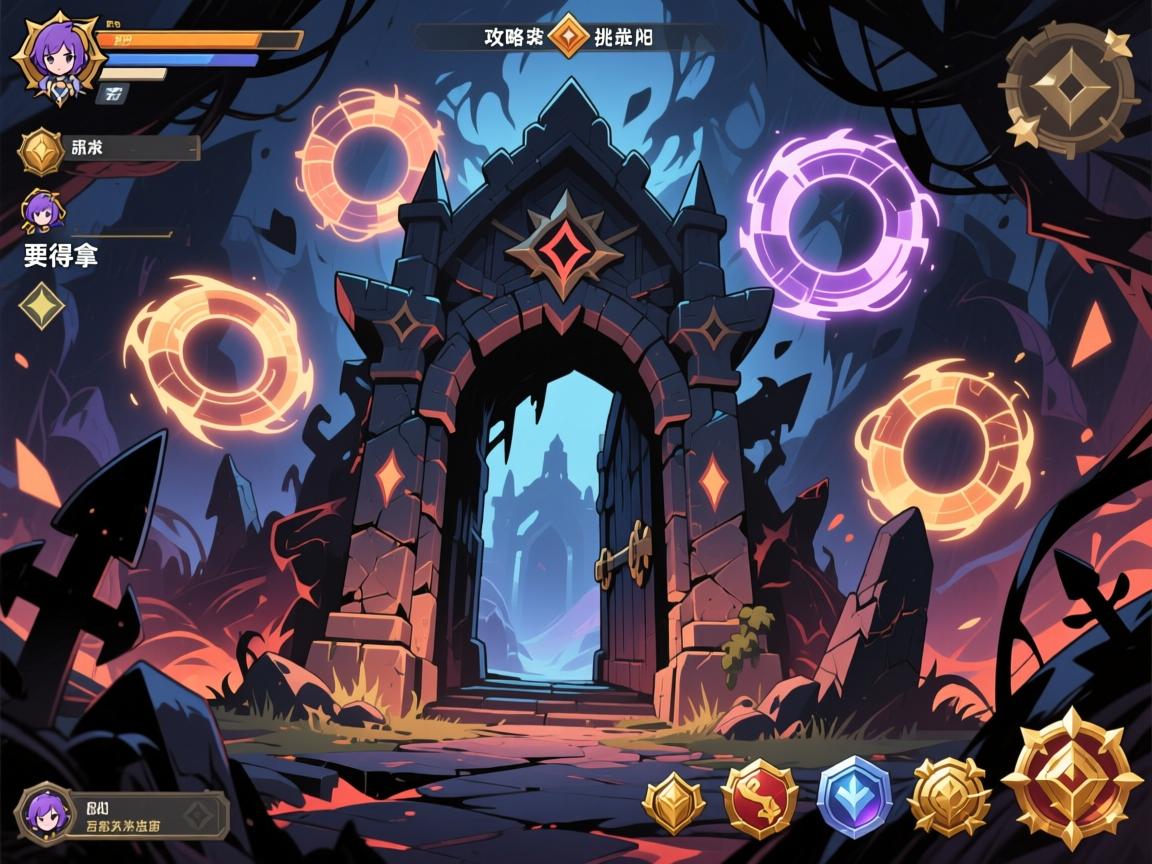
Task: Activate the blue shield down-arrow skill
Action: [x=853, y=797]
